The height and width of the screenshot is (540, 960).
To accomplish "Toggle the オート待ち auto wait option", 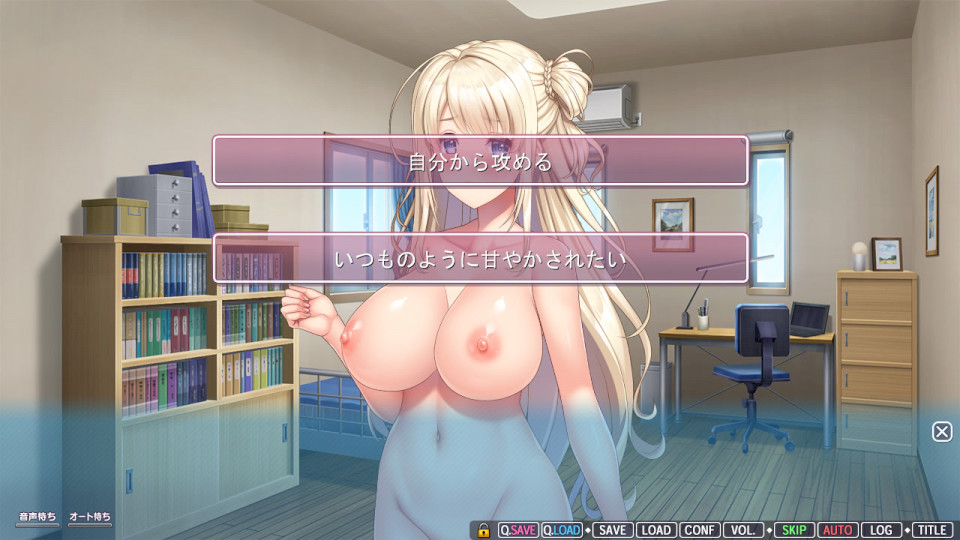I will (90, 518).
